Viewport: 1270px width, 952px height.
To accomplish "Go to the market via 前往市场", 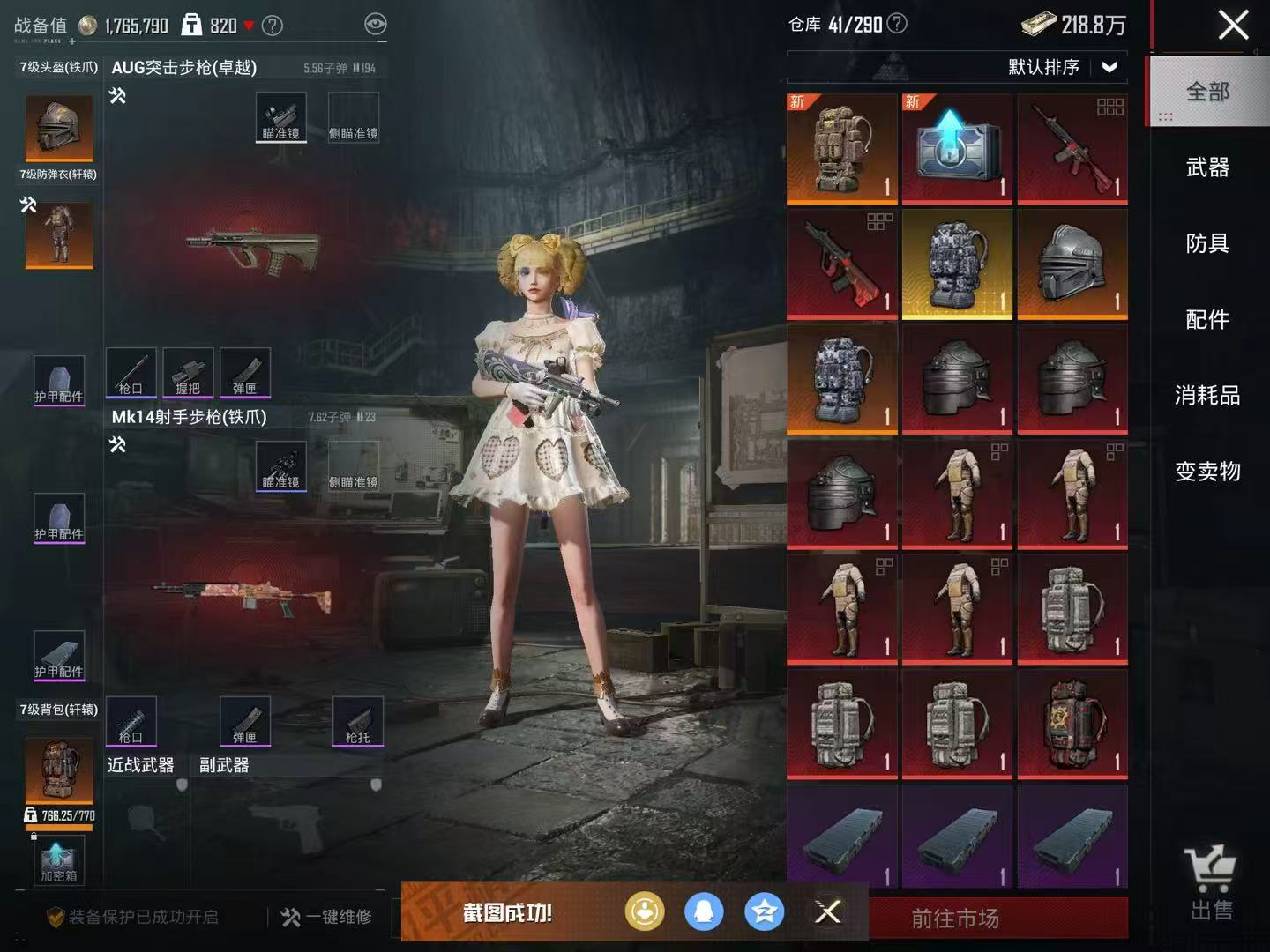I will click(955, 919).
